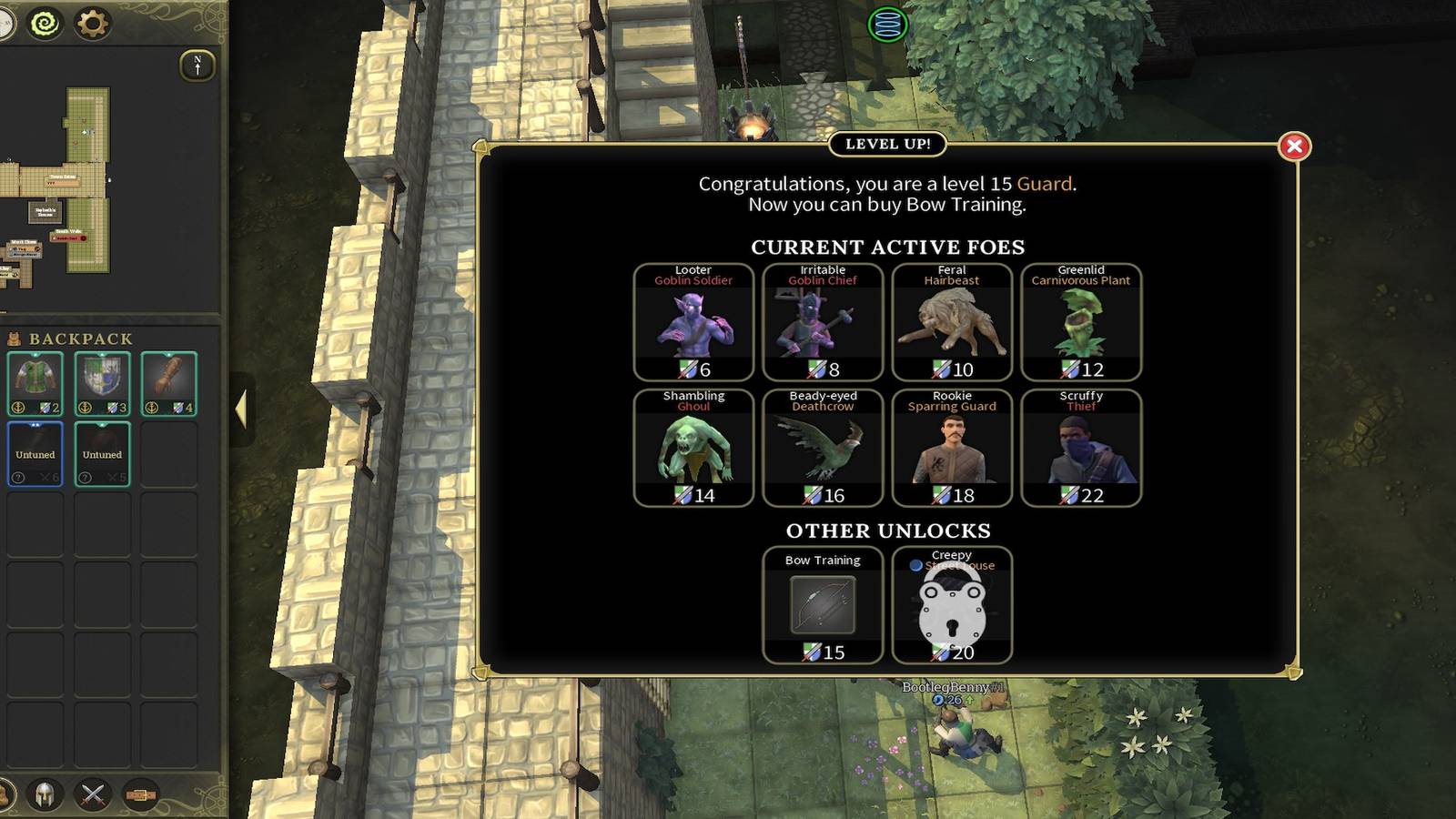
Task: Open the Bow Training unlock card
Action: pos(823,605)
